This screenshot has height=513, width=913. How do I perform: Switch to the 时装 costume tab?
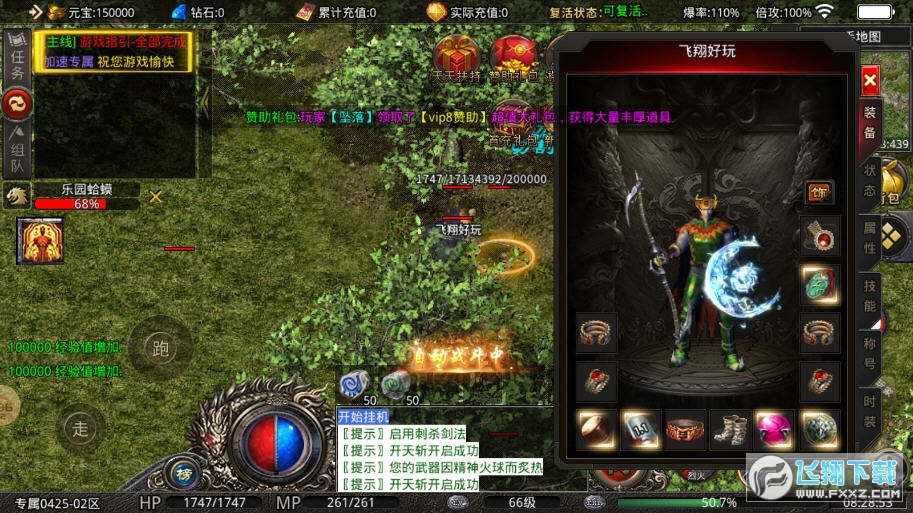870,410
